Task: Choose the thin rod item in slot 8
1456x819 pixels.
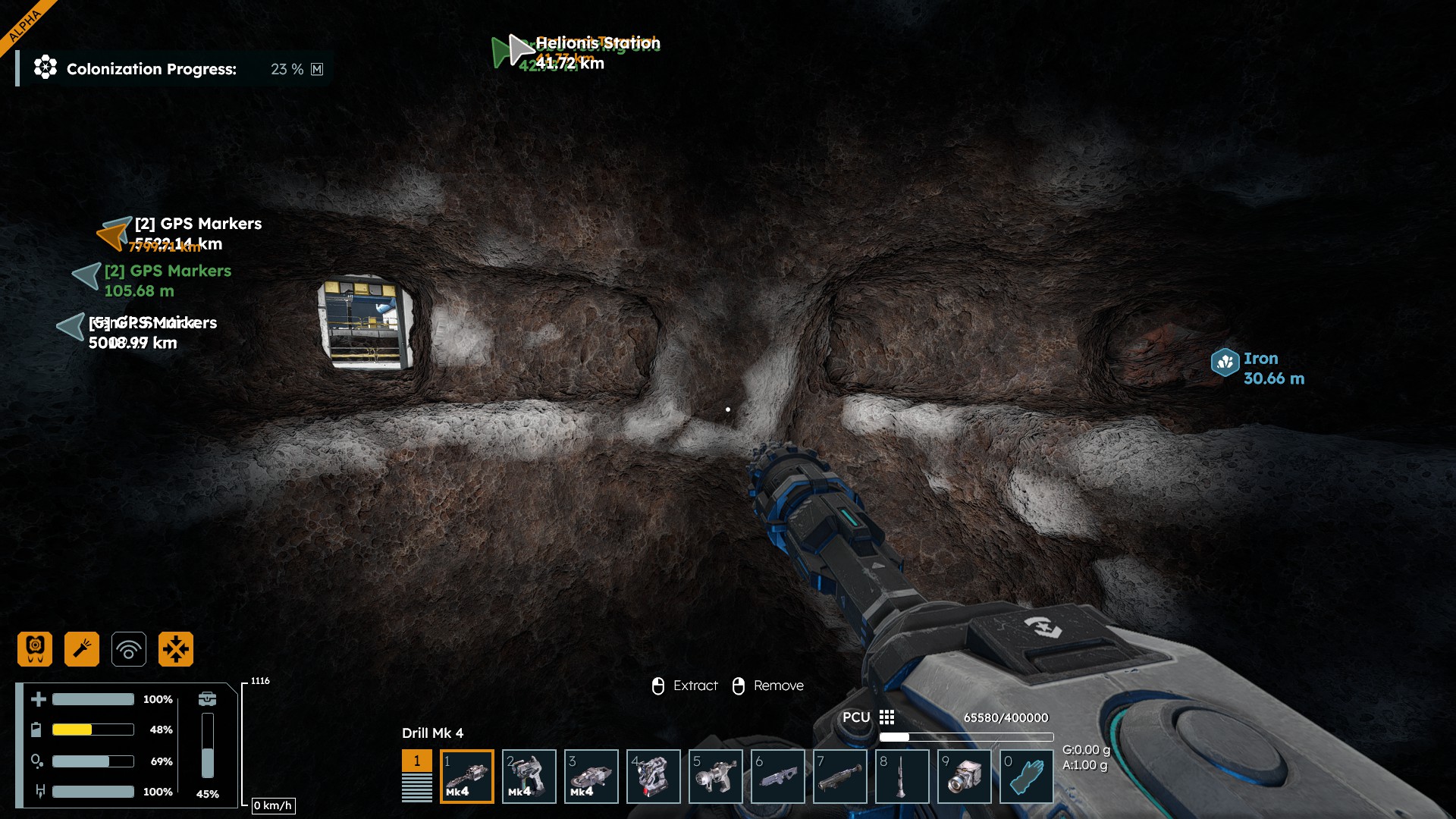Action: [902, 776]
